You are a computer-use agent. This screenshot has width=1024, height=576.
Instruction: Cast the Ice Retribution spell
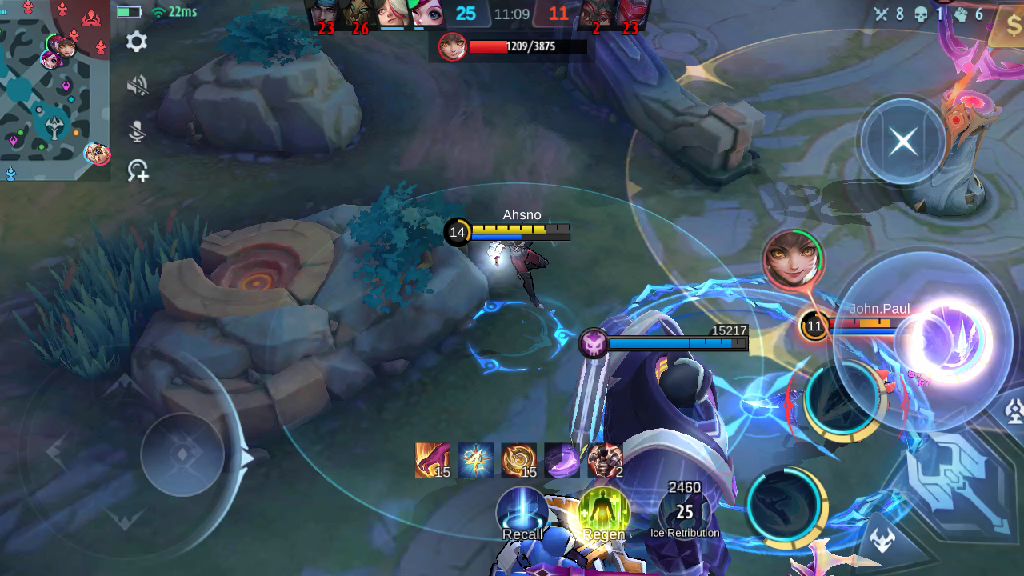pyautogui.click(x=685, y=510)
